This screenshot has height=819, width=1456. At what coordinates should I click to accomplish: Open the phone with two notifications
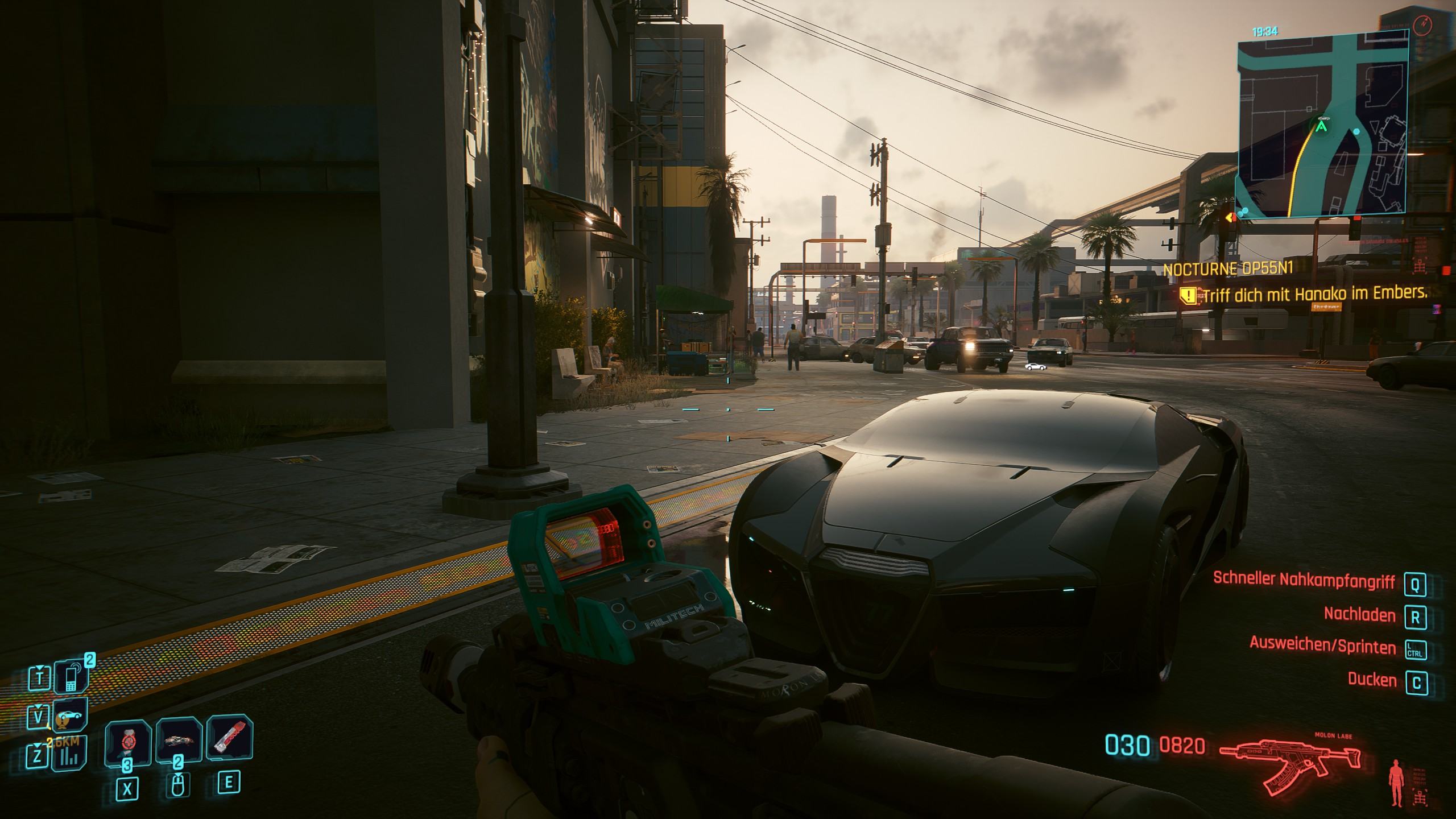pos(71,677)
